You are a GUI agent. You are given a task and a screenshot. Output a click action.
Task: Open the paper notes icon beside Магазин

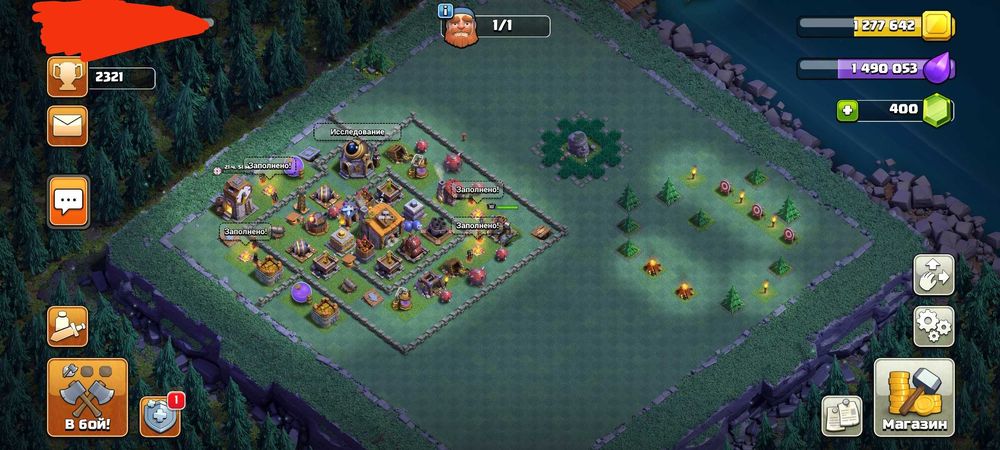842,415
